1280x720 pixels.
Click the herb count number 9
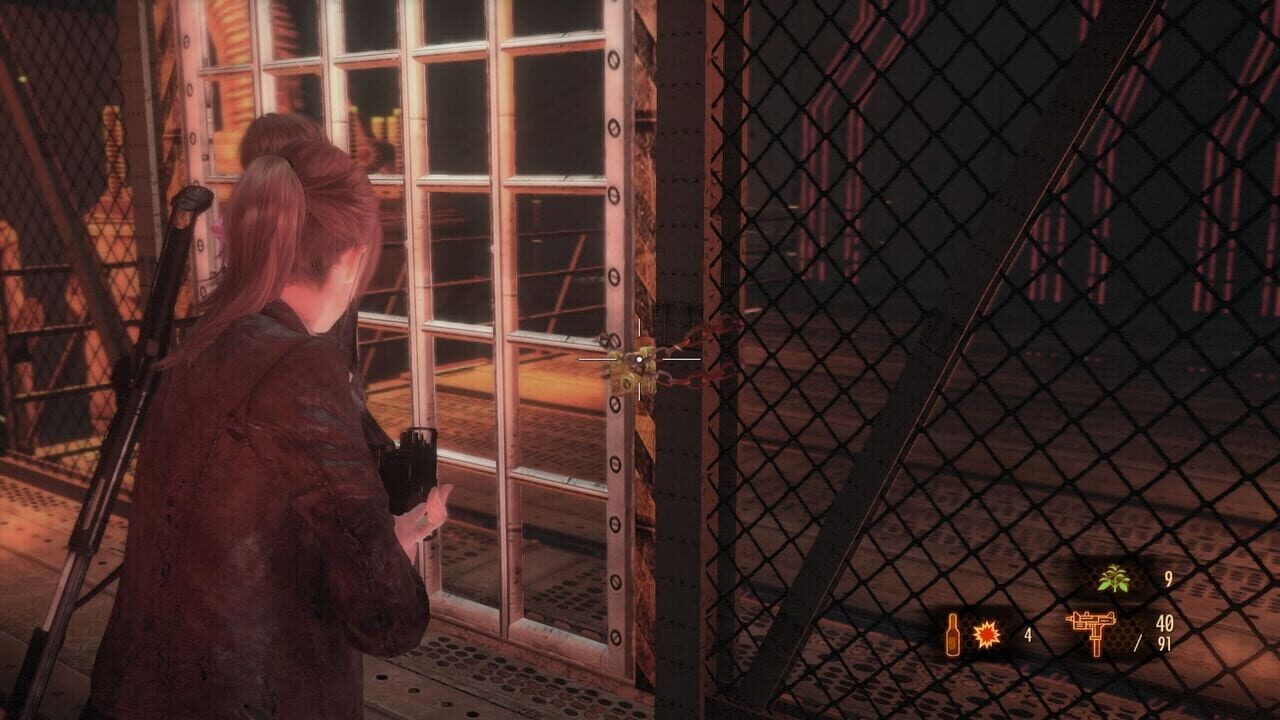1170,578
